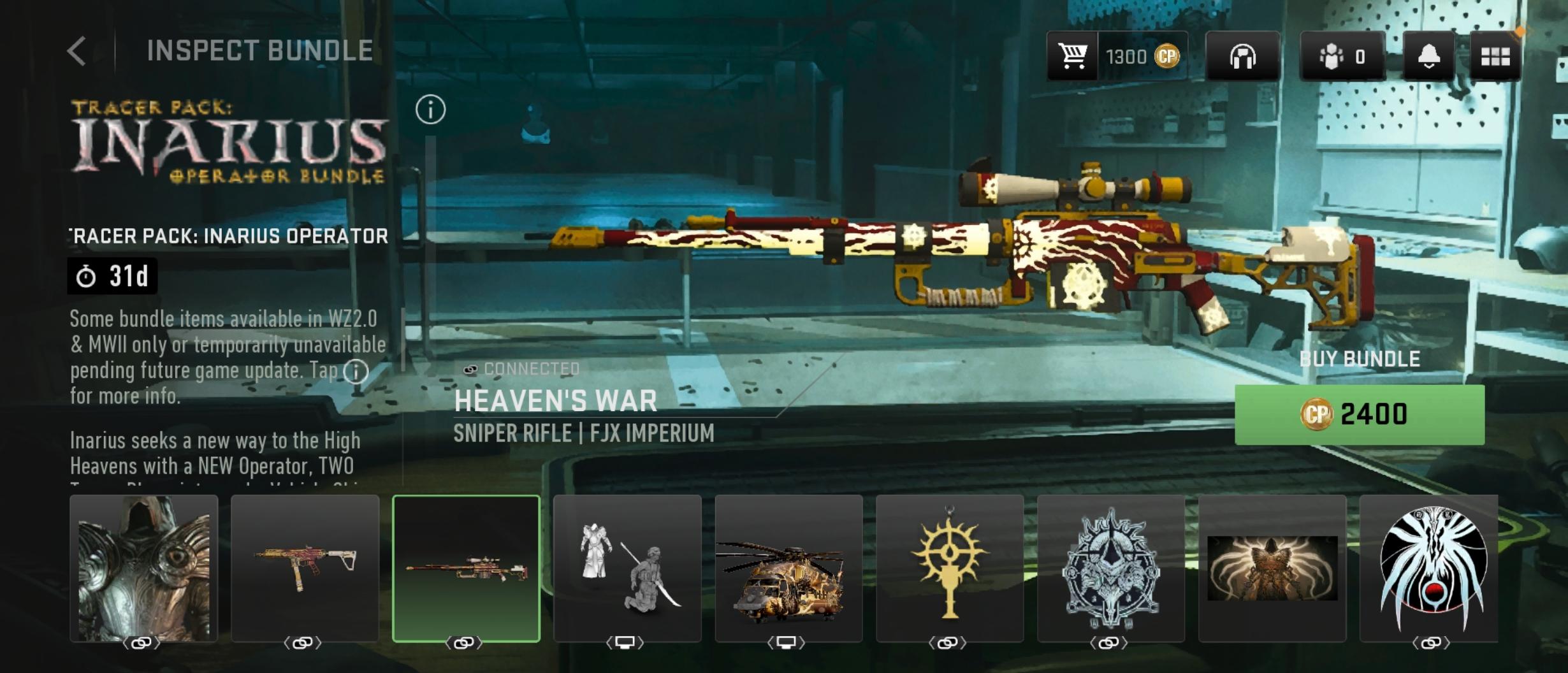Select the Inarius operator skin thumbnail

pyautogui.click(x=144, y=568)
